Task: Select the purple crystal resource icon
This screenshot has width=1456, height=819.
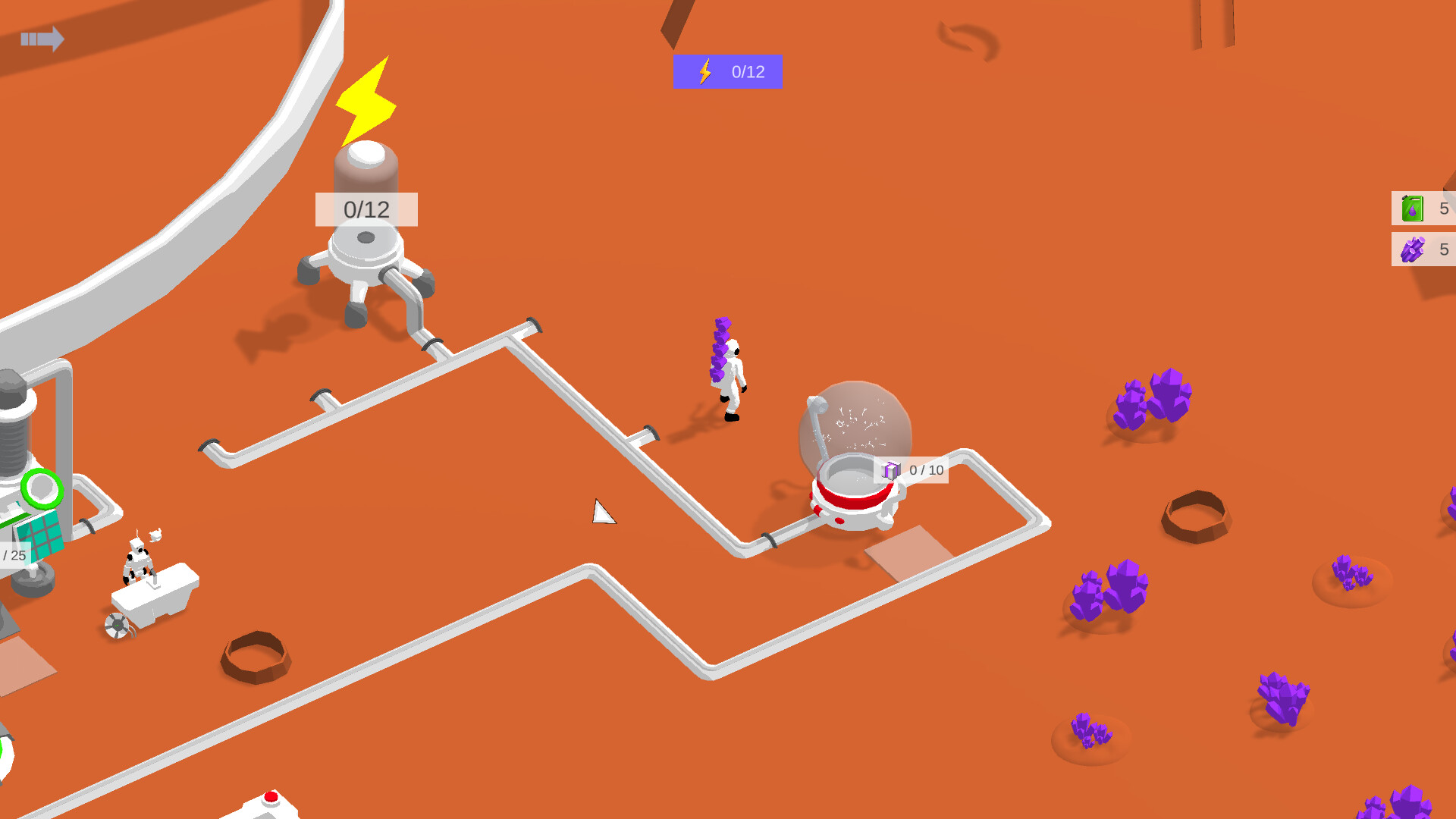Action: point(1412,249)
